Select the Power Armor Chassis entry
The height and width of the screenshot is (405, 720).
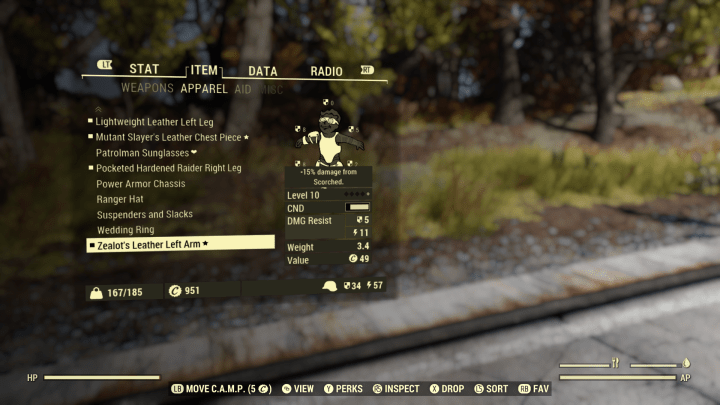click(142, 184)
